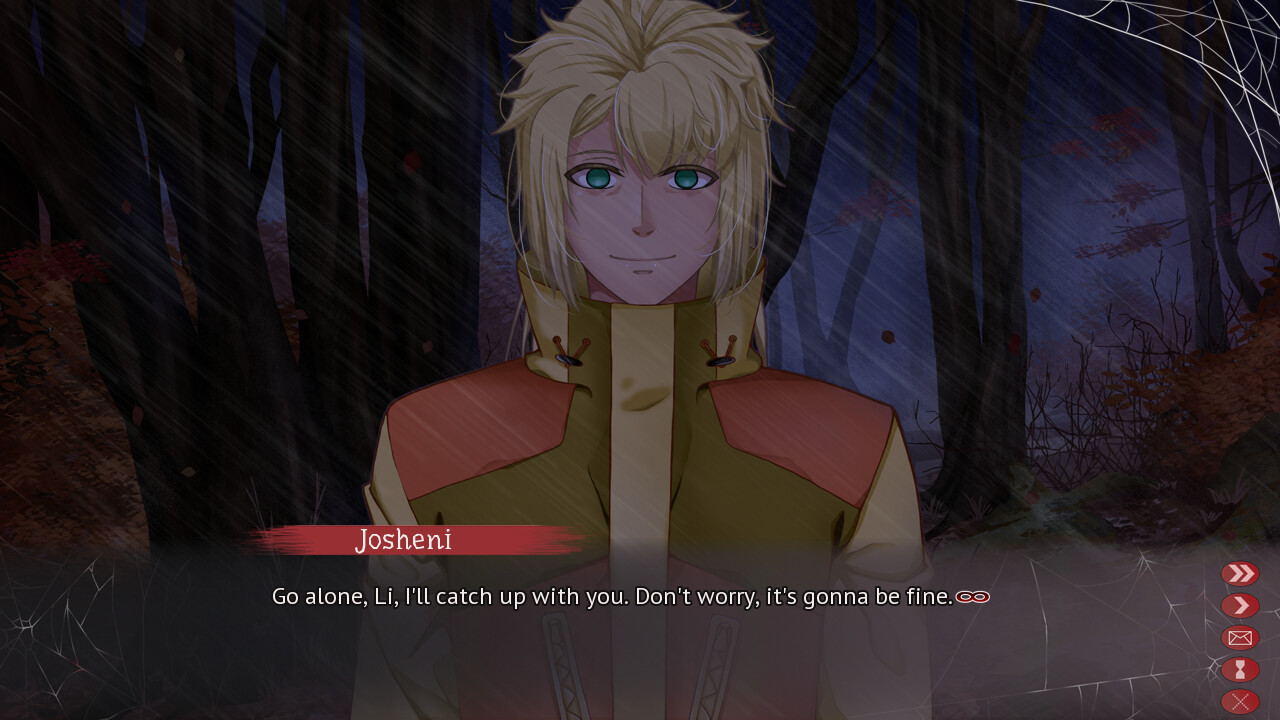Enable skip mode with the double-chevron icon

coord(1239,573)
